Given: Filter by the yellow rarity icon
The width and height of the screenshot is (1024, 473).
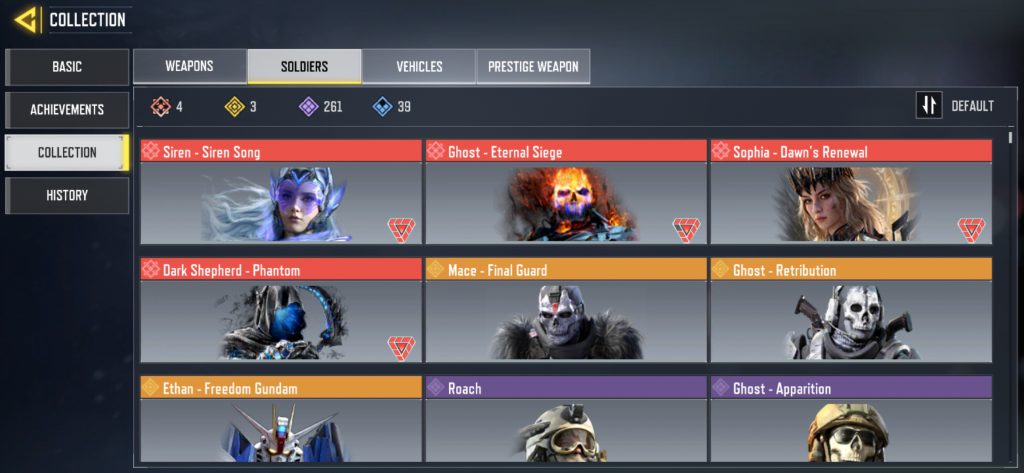Looking at the screenshot, I should (x=234, y=106).
